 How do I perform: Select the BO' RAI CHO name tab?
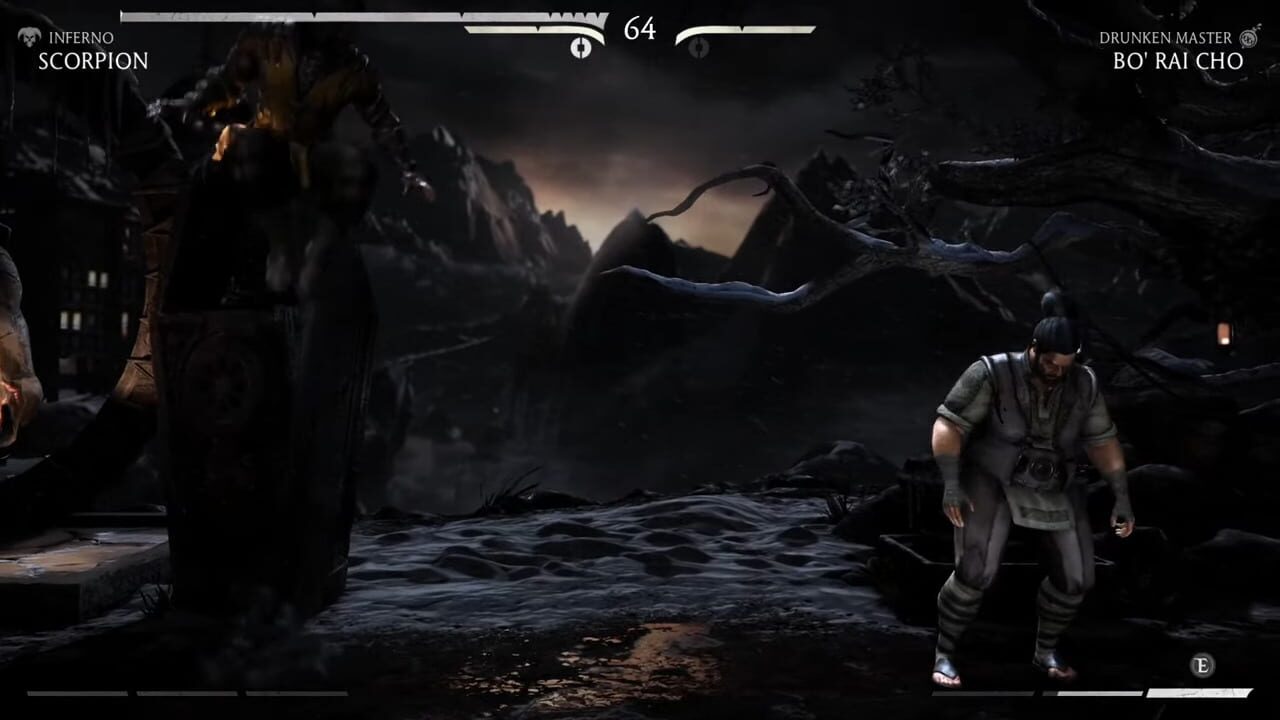[1178, 61]
